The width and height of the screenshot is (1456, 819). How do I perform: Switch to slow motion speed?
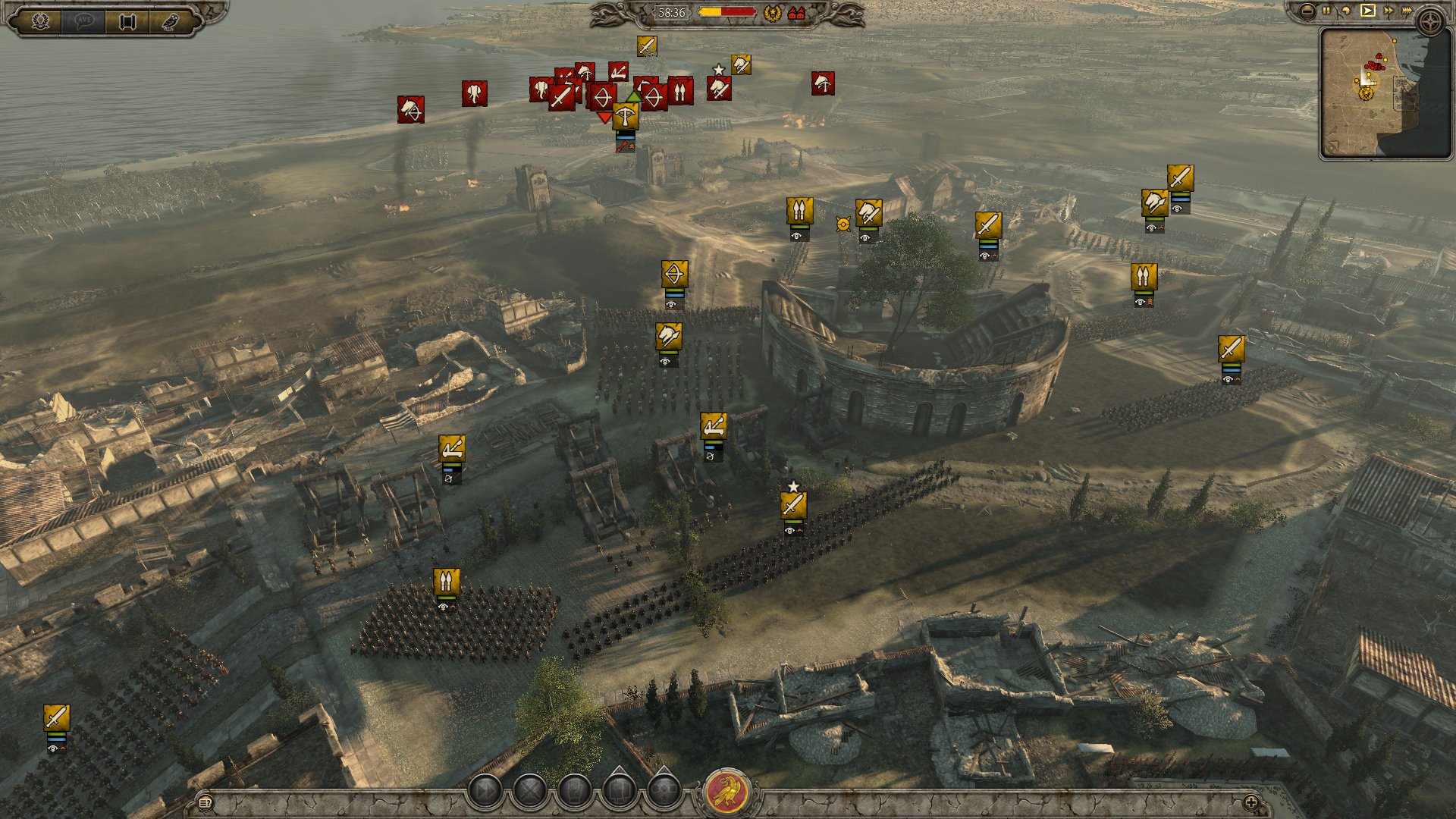1347,11
